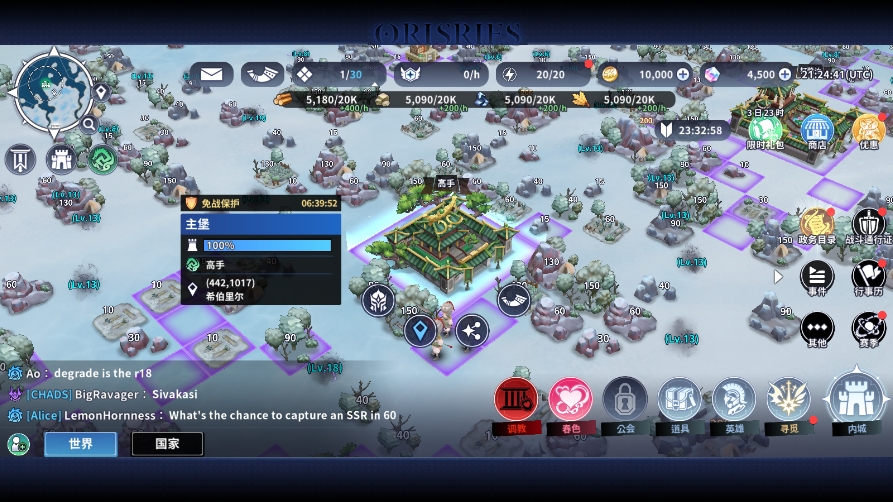The height and width of the screenshot is (502, 893).
Task: Open the 其他 more options menu
Action: pos(817,329)
